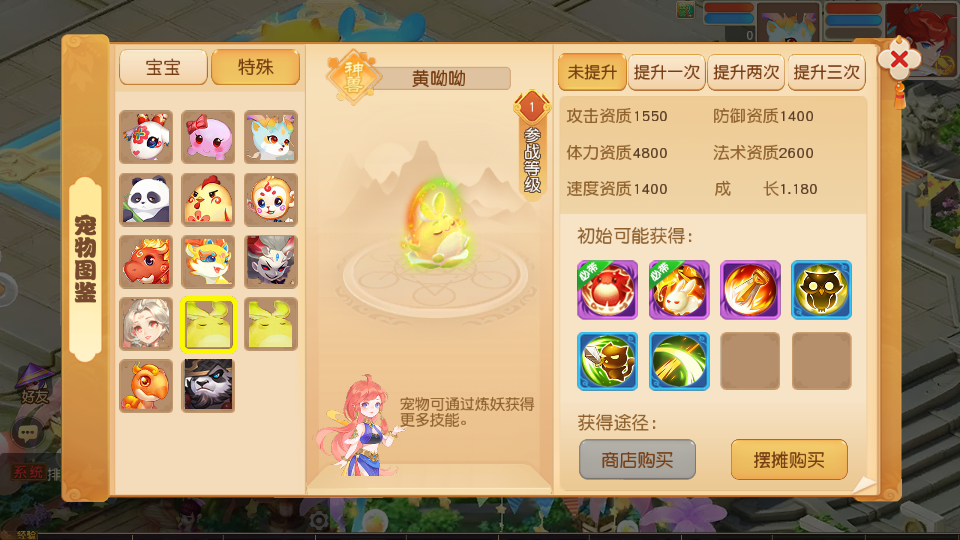Choose 摆摊购买 to buy from stalls
The image size is (960, 540).
[x=789, y=460]
